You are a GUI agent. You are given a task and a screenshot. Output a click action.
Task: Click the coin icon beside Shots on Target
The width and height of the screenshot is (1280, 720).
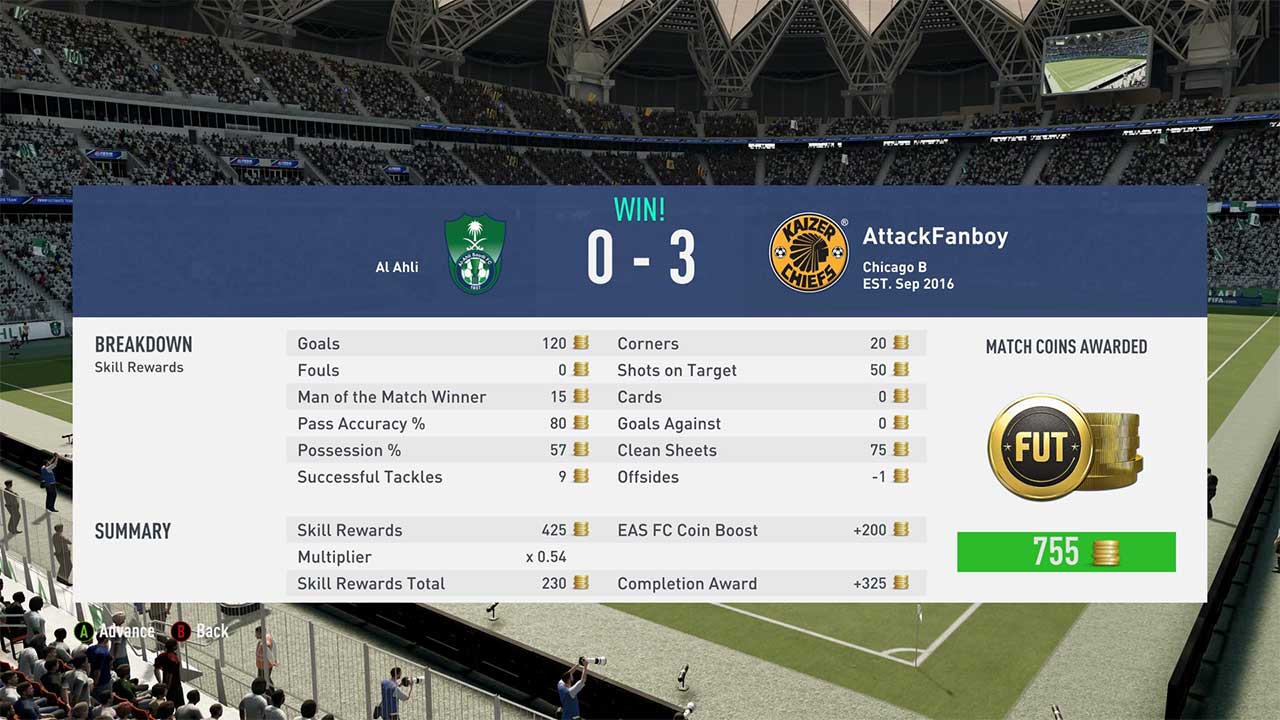coord(901,370)
